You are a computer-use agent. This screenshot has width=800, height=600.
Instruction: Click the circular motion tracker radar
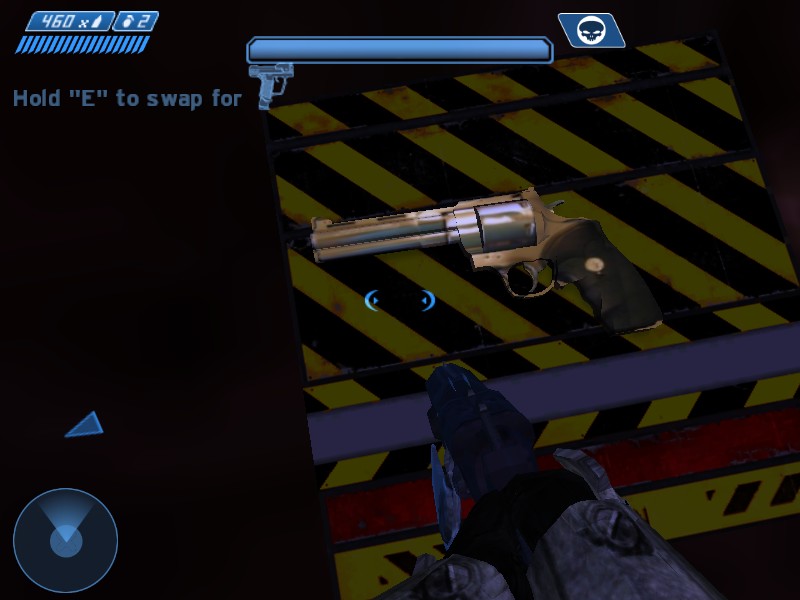[x=65, y=541]
